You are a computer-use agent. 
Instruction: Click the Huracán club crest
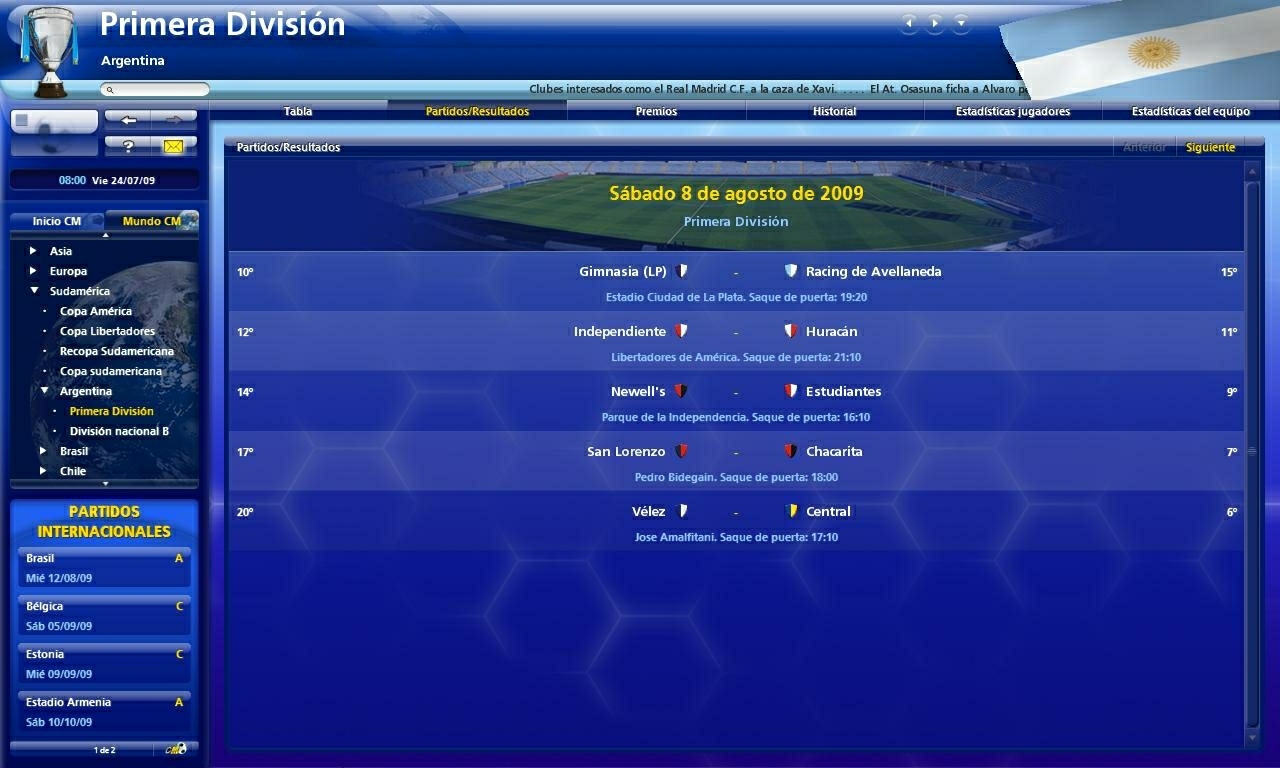pos(790,331)
